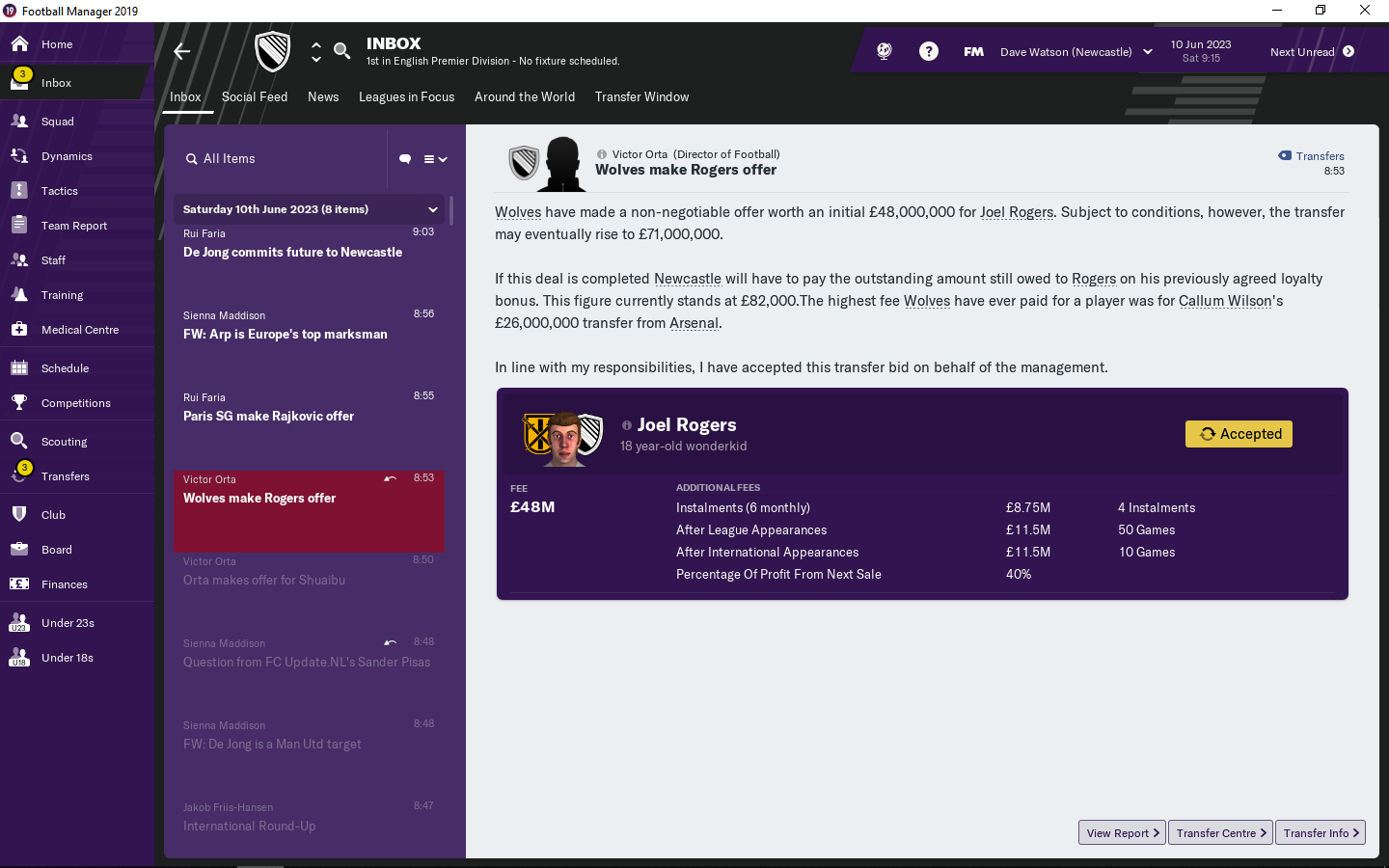Open View Report for Joel Rogers
This screenshot has height=868, width=1389.
pos(1122,833)
